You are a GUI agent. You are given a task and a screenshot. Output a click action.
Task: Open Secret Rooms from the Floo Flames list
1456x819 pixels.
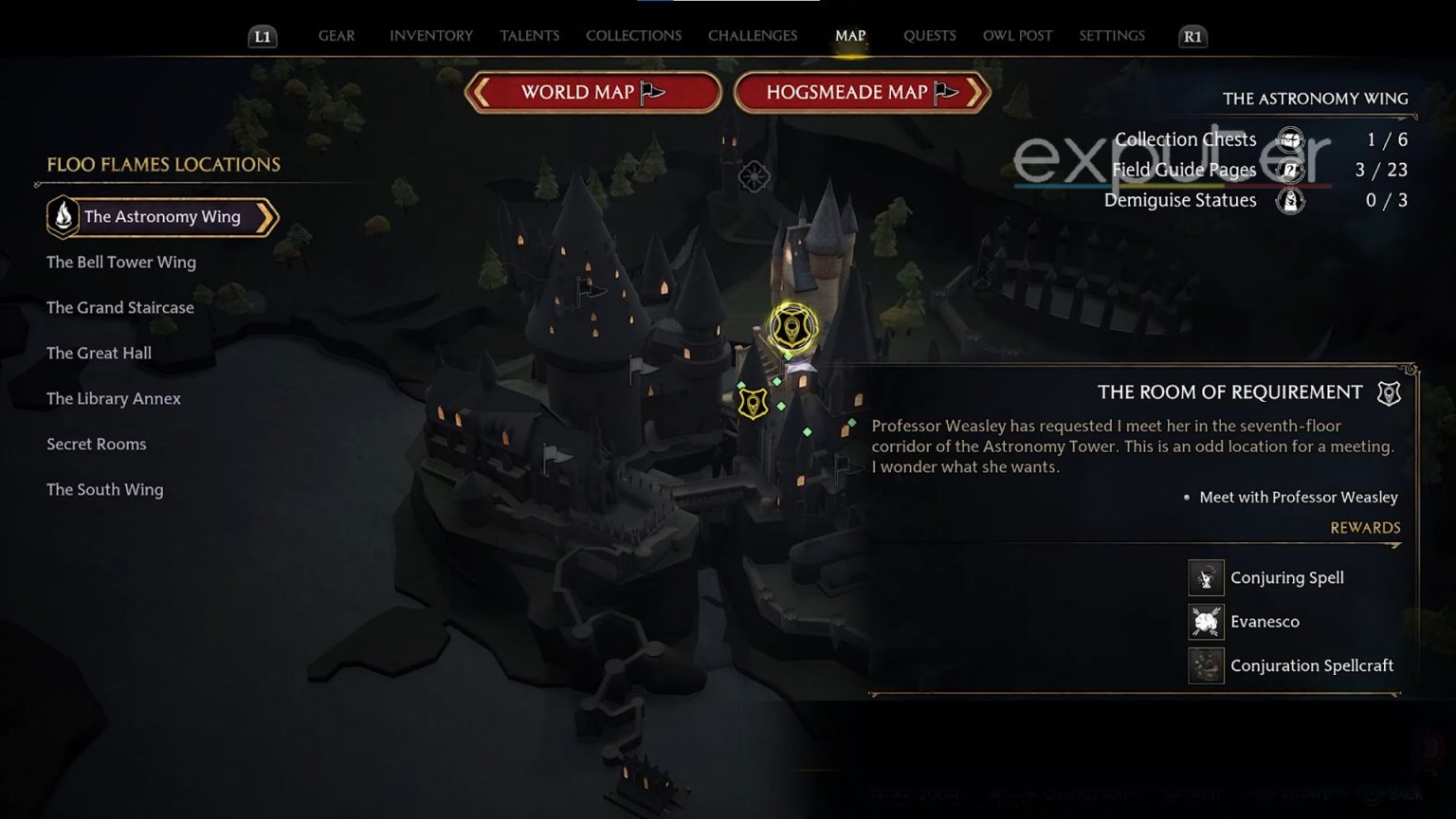[96, 444]
